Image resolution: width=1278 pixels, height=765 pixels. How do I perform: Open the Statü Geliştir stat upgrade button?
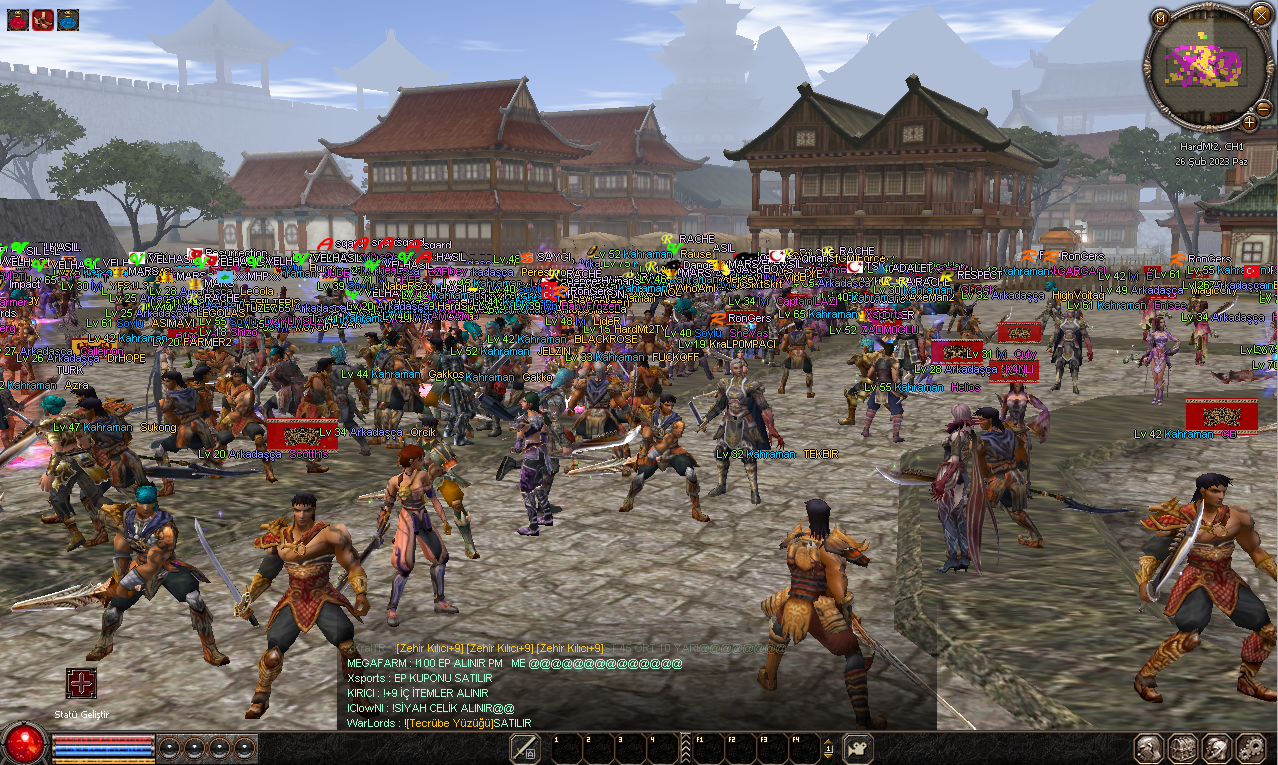[x=81, y=684]
